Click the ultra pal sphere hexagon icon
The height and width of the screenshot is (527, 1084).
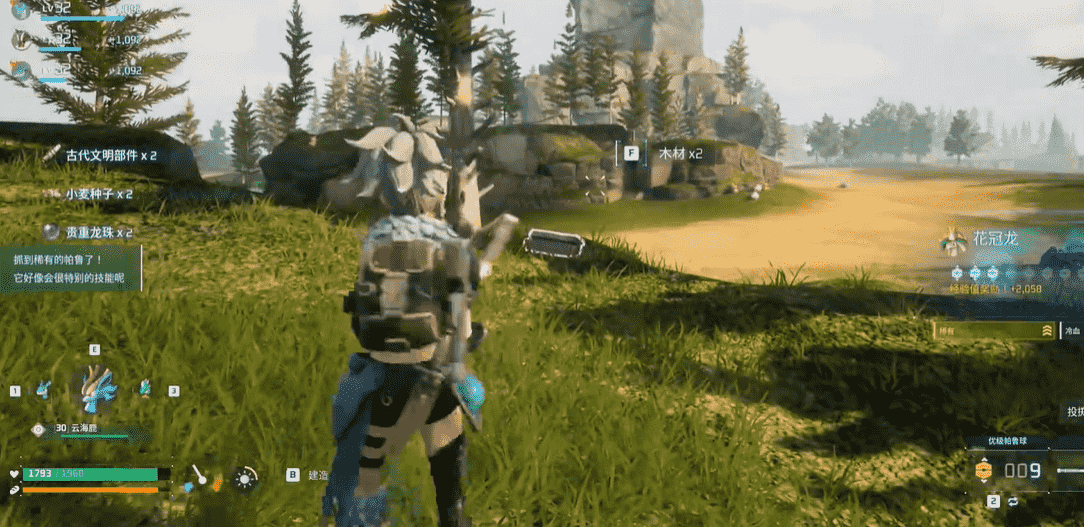pyautogui.click(x=983, y=470)
